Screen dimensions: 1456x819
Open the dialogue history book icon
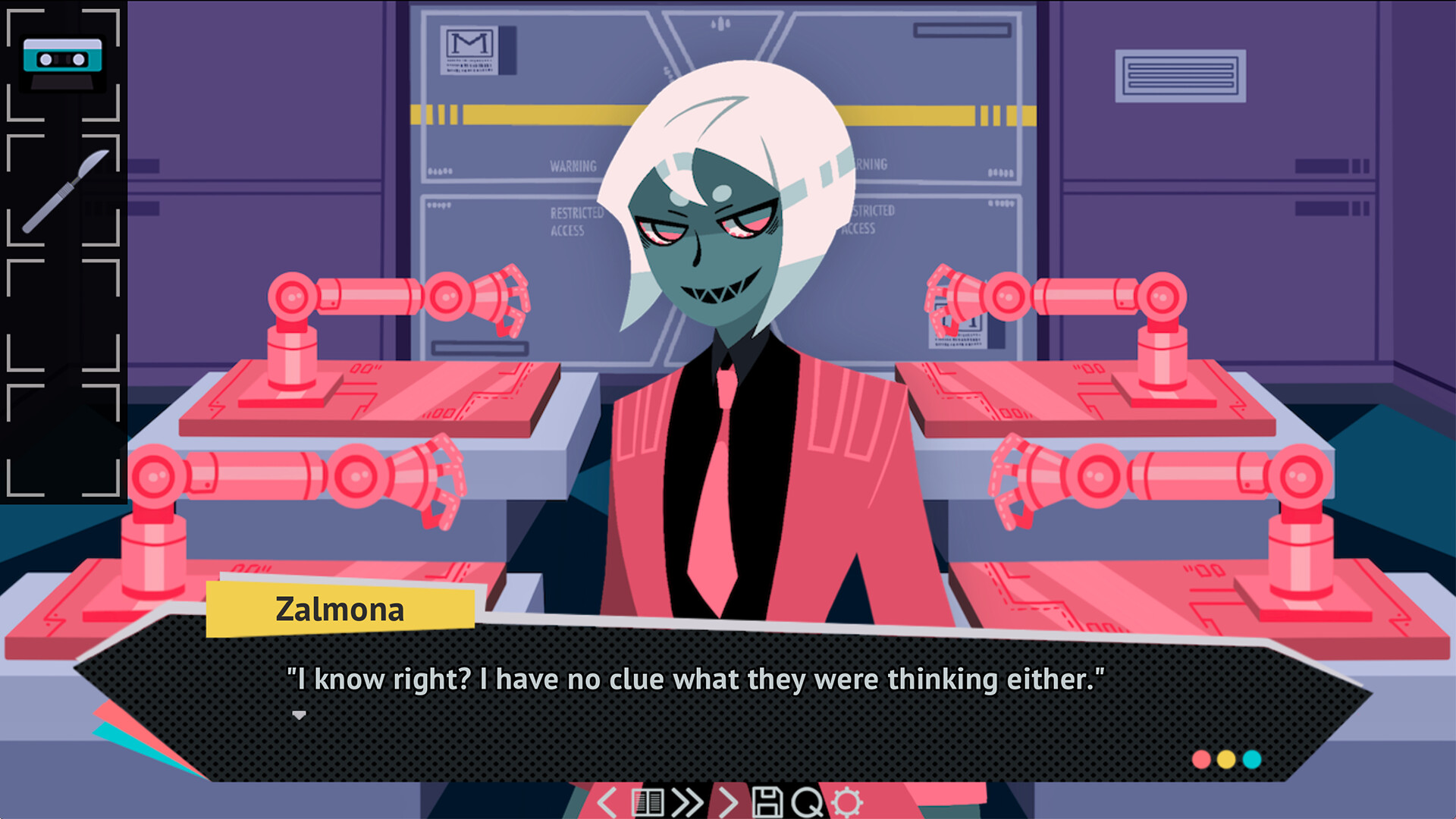click(x=647, y=802)
